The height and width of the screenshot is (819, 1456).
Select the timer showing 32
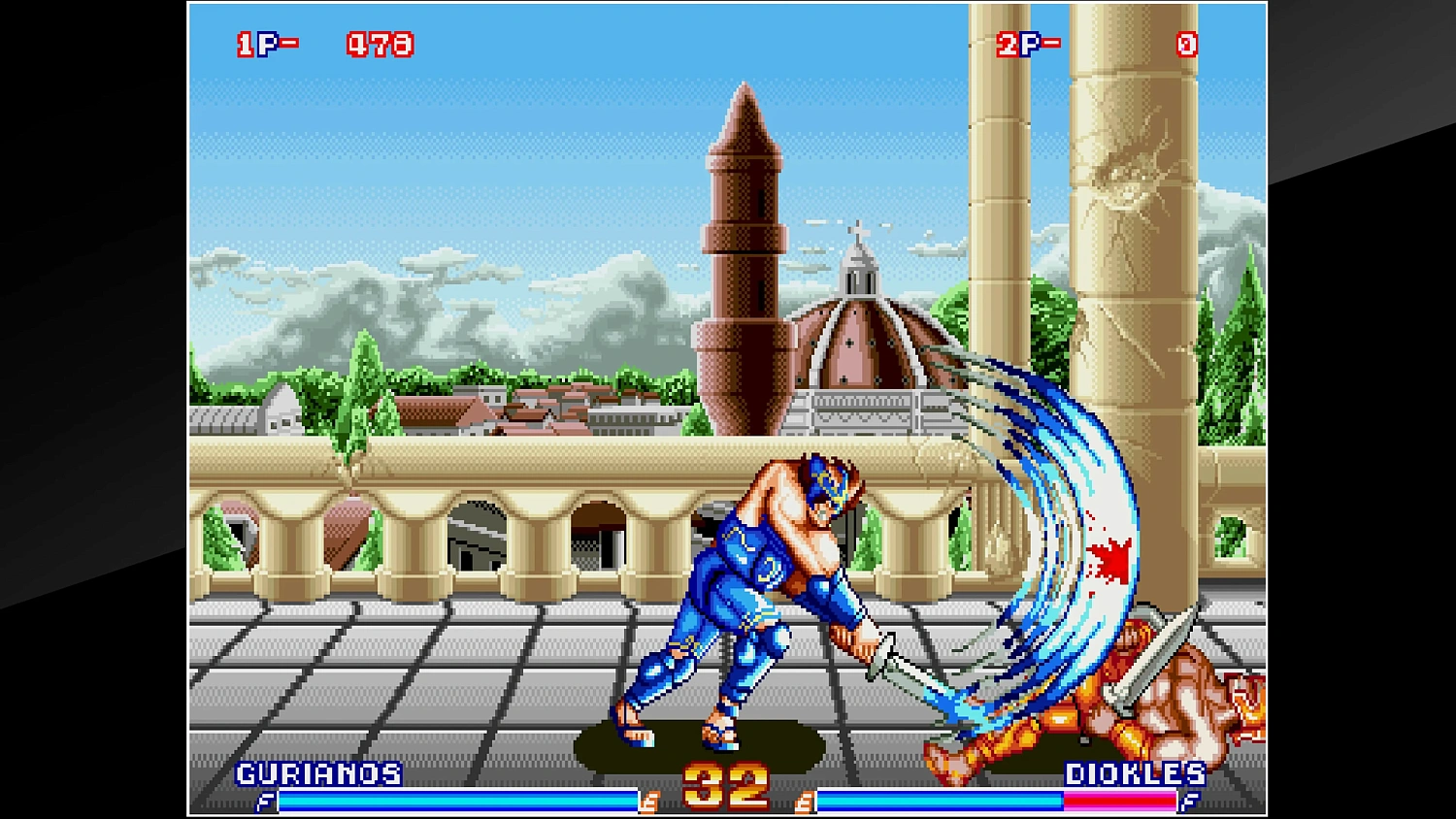pyautogui.click(x=728, y=782)
